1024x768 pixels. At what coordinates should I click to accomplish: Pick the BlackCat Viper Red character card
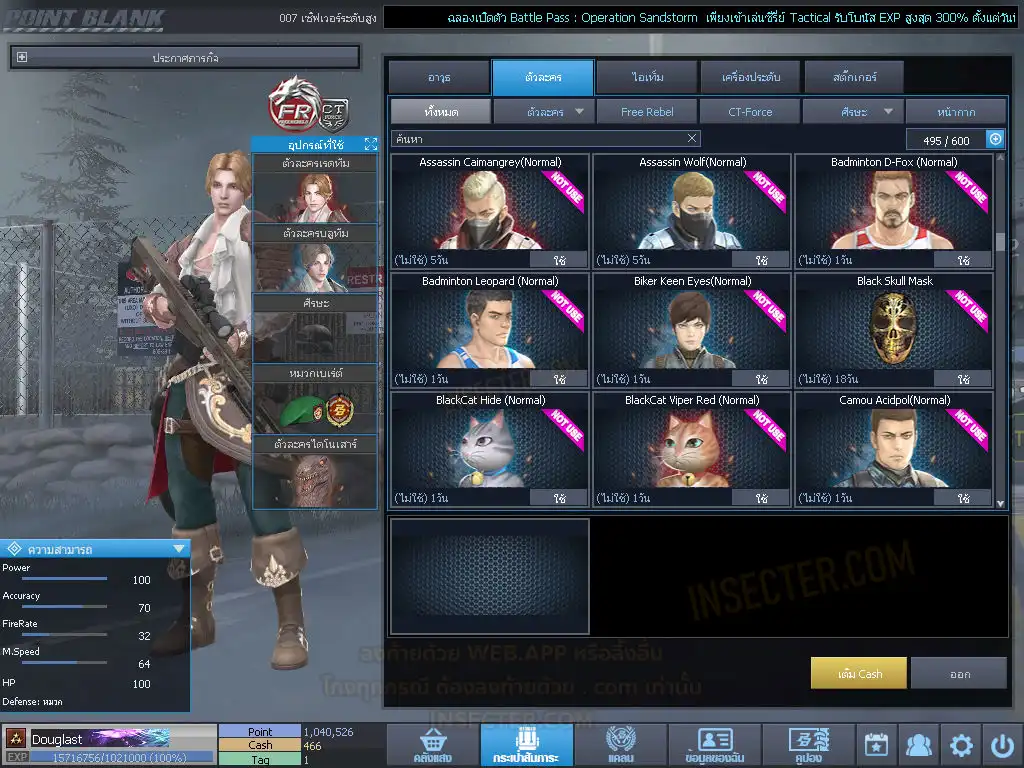tap(692, 448)
